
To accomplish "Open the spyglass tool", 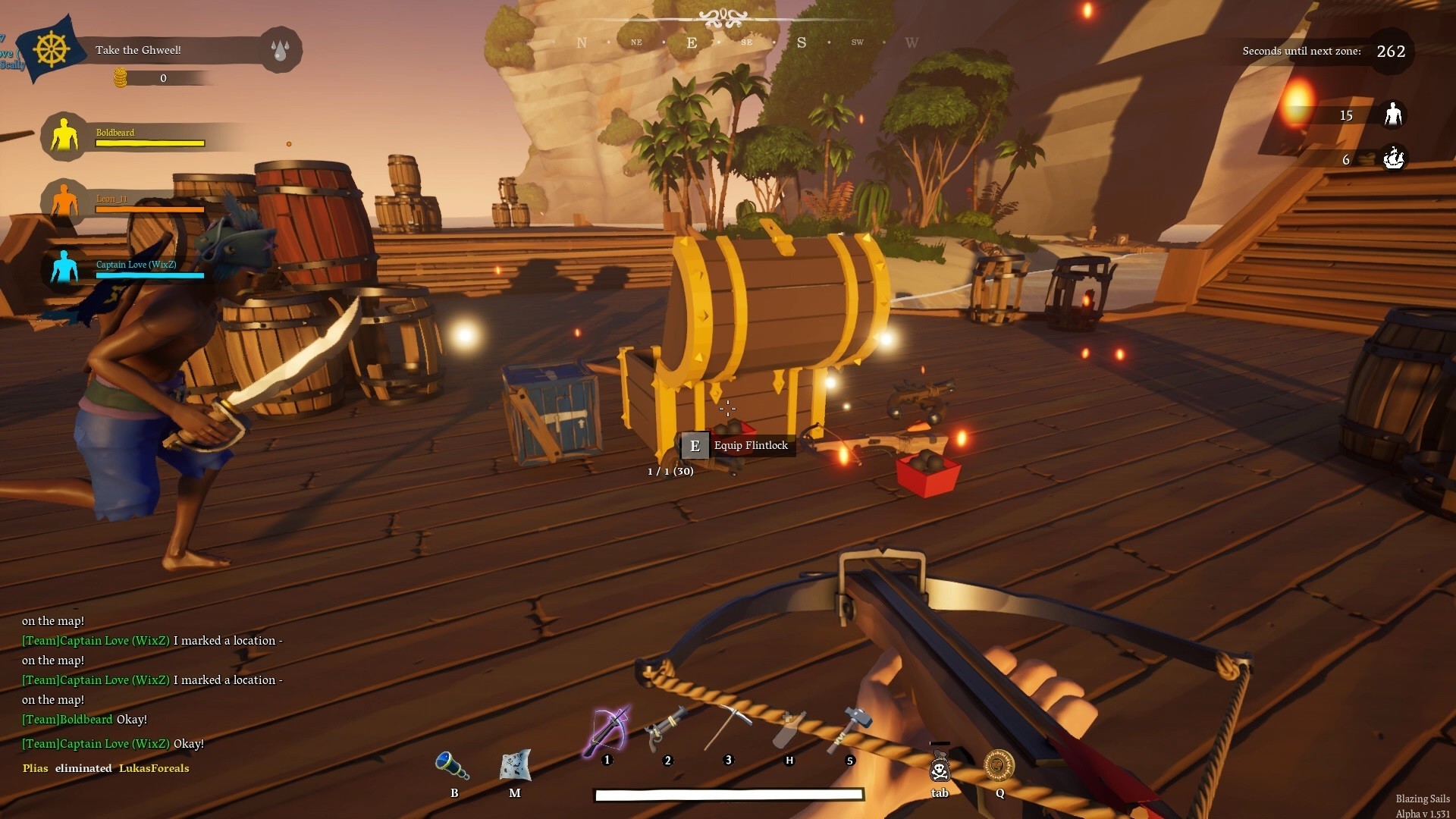I will click(453, 765).
